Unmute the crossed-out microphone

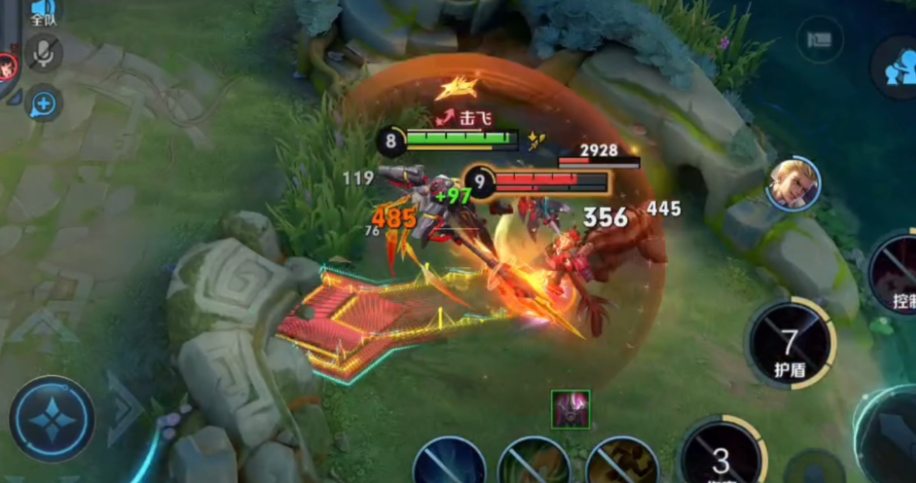click(43, 52)
